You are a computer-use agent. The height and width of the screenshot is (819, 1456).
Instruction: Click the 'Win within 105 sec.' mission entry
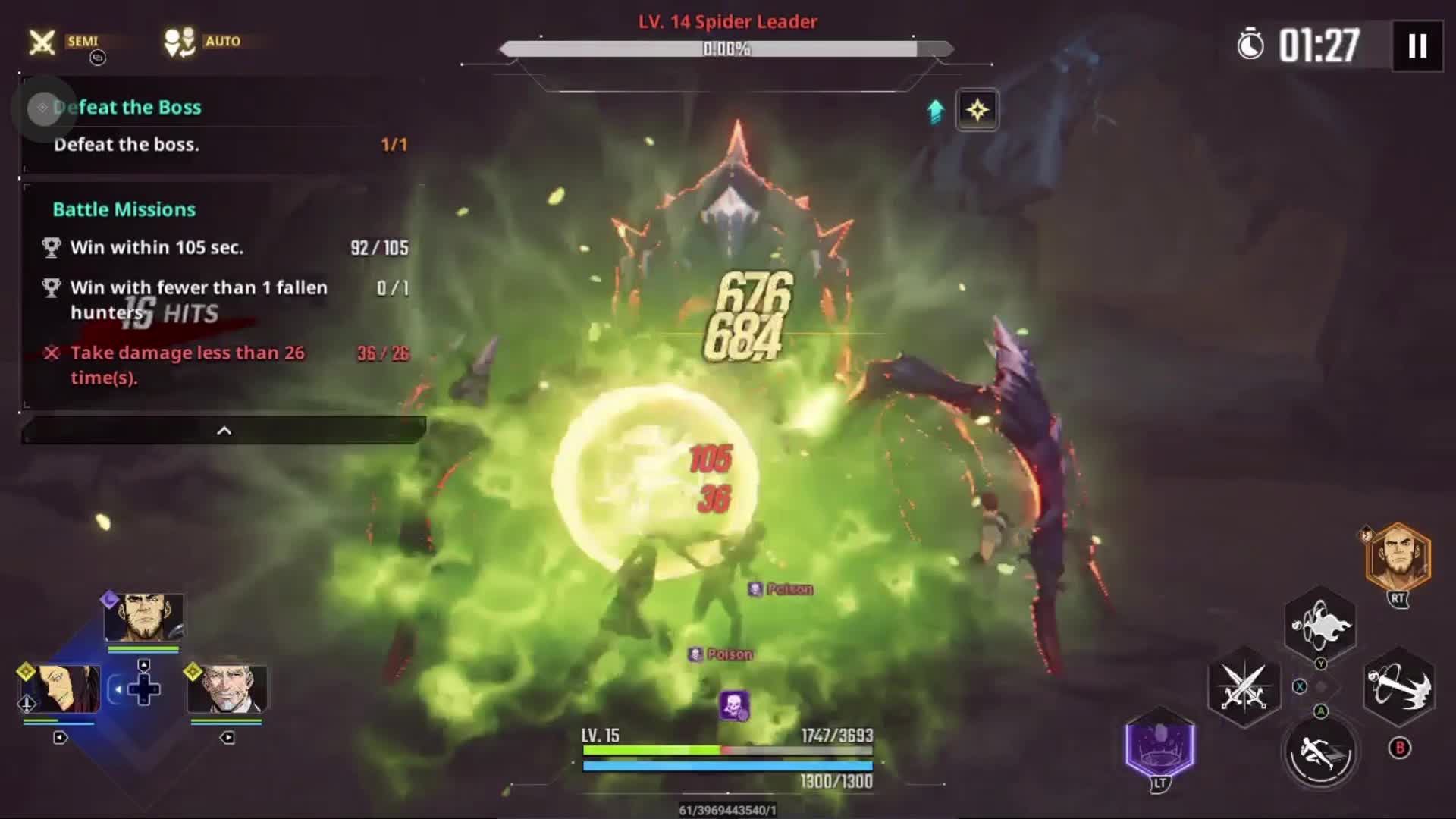pyautogui.click(x=157, y=247)
